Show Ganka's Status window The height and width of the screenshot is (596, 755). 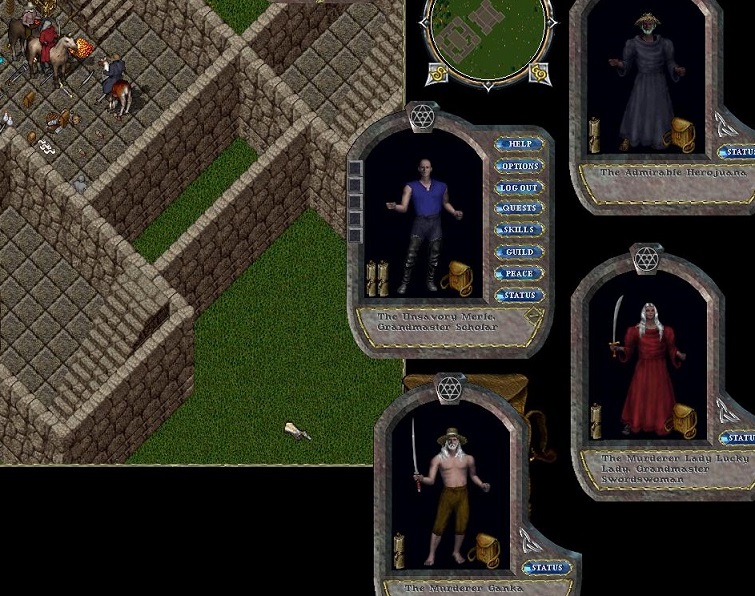[x=547, y=568]
